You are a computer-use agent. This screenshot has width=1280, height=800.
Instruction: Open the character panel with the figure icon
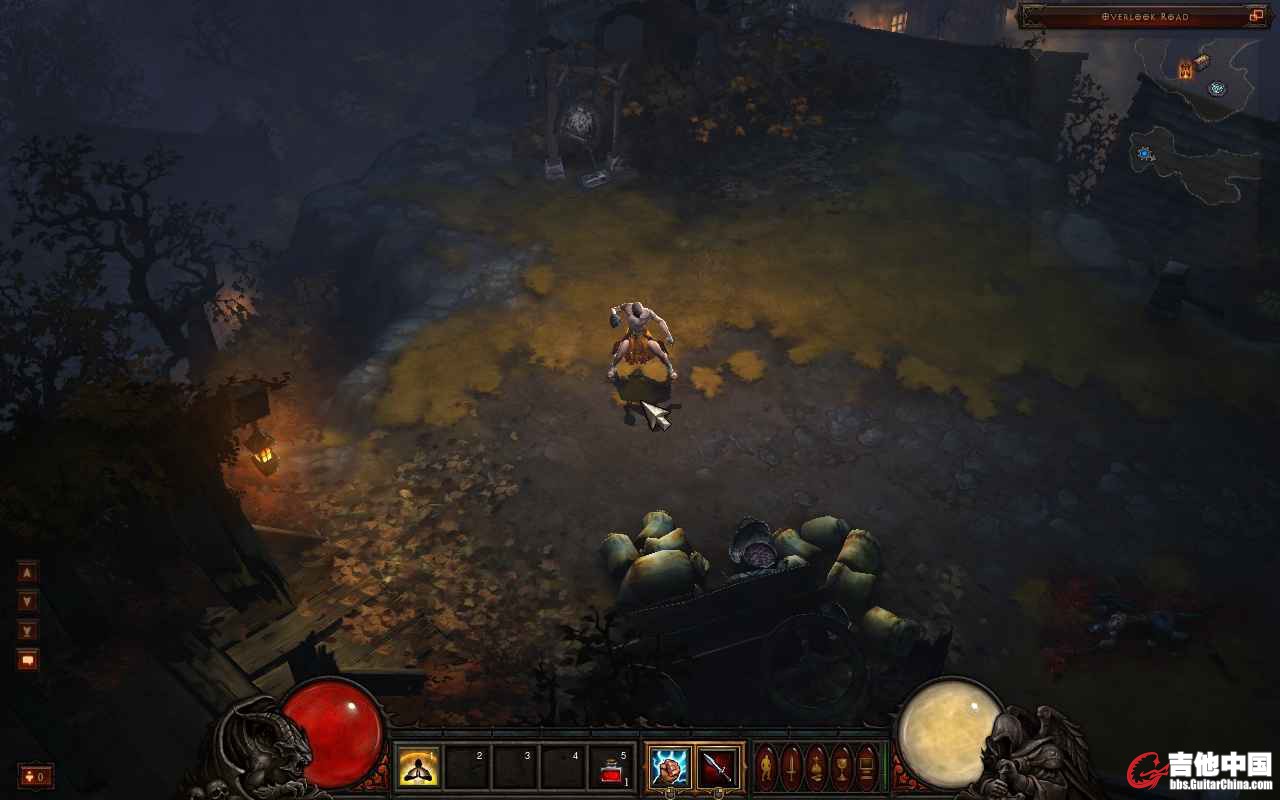point(766,767)
